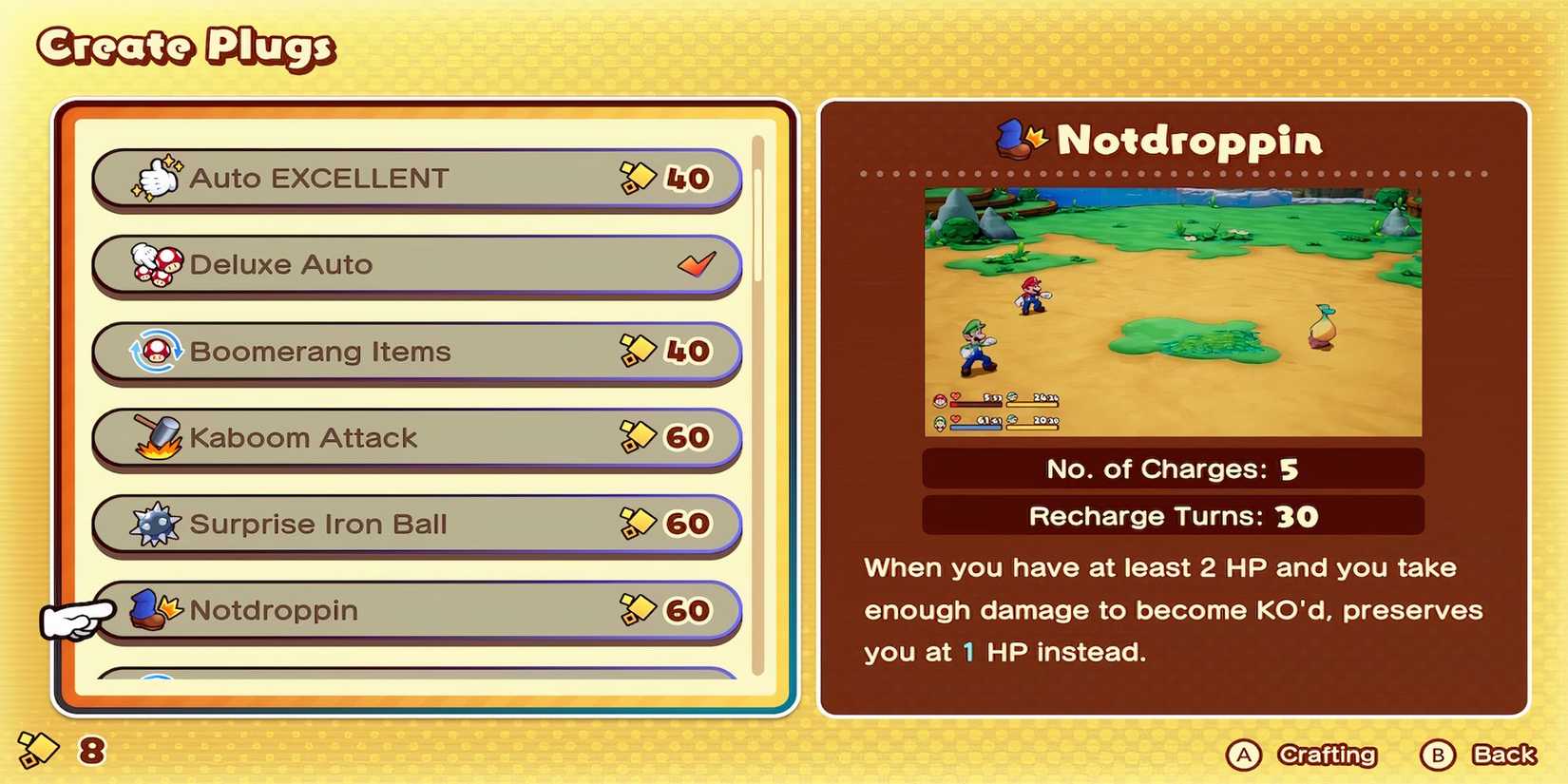The image size is (1568, 784).
Task: Select the Surprise Iron Ball spiked ball icon
Action: pos(154,522)
